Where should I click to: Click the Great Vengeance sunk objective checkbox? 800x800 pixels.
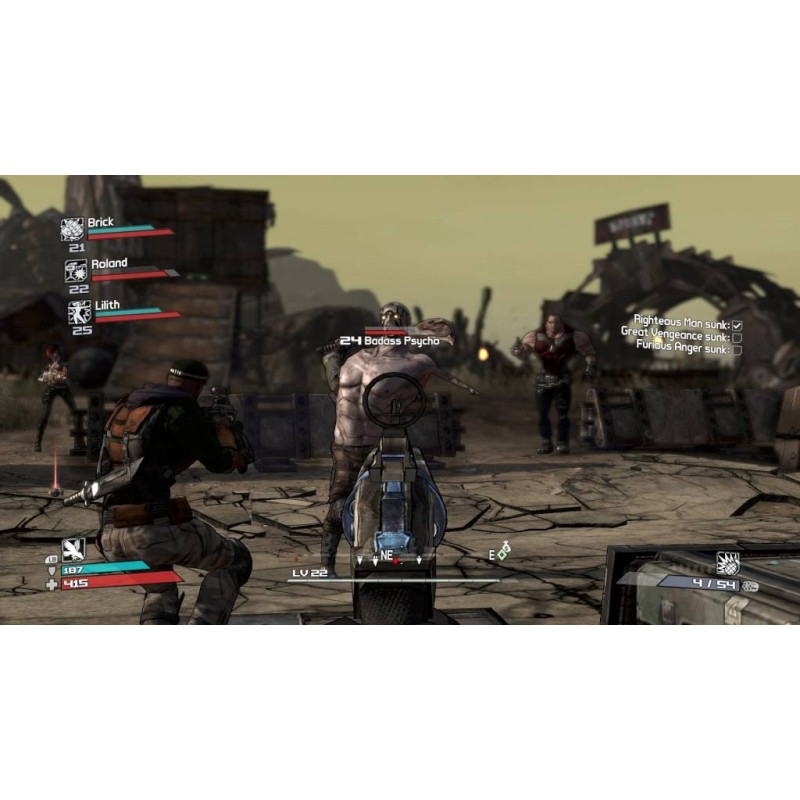(x=737, y=337)
